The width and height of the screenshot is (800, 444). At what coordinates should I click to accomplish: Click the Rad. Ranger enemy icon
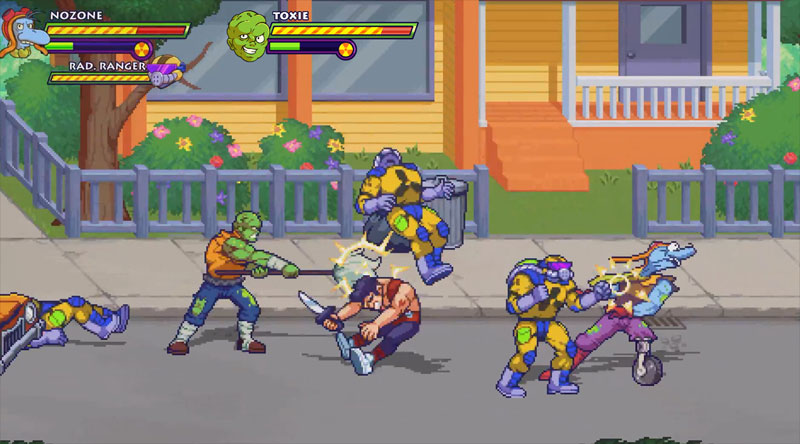[x=164, y=71]
